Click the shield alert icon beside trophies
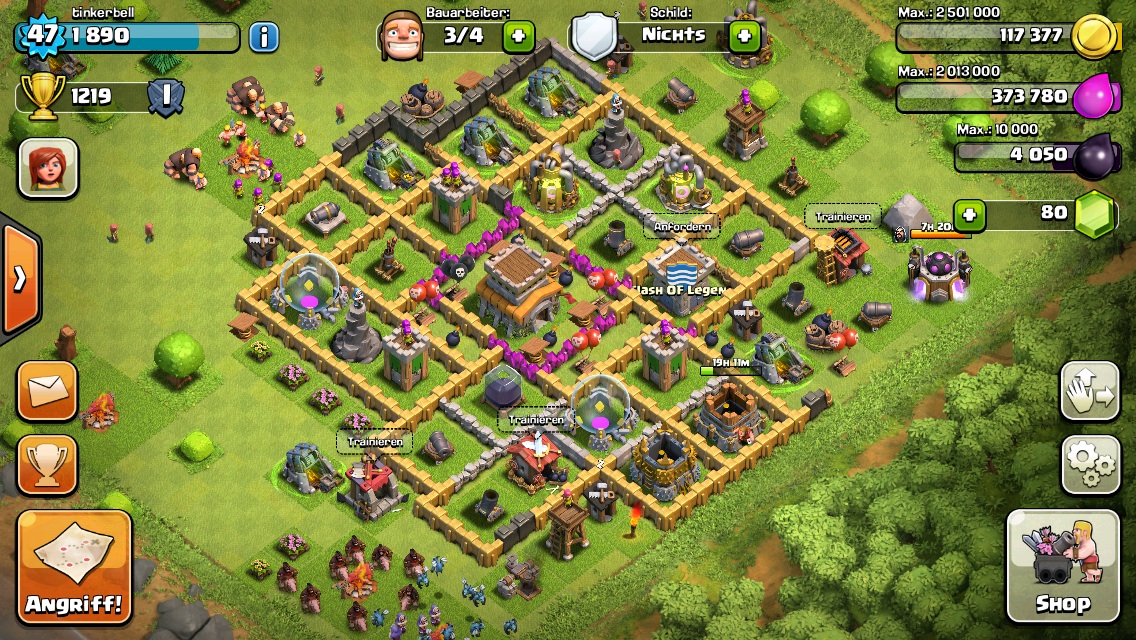 point(166,97)
